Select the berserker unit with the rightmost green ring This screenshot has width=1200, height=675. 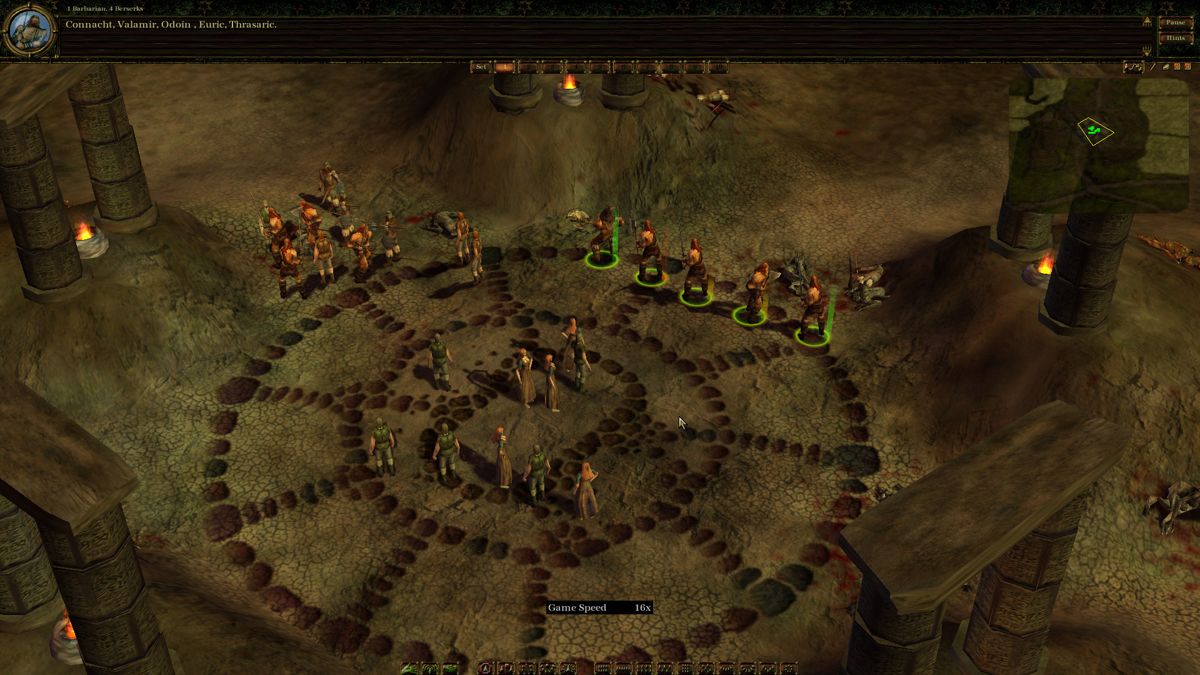tap(812, 310)
